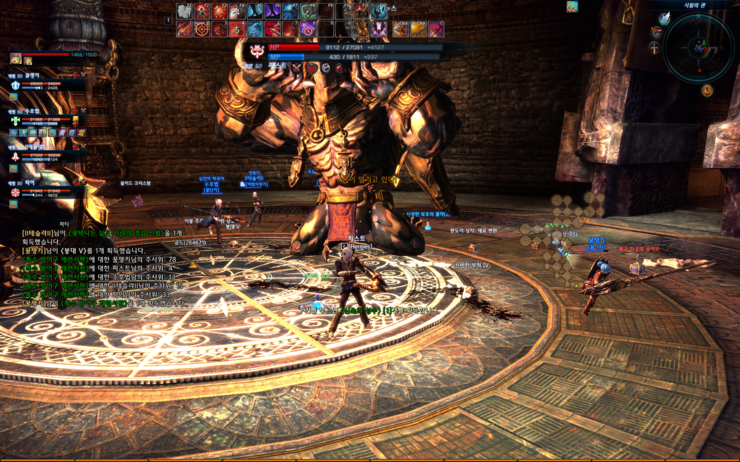The image size is (740, 462).
Task: Click the red flag icon beside the minimap
Action: (656, 33)
